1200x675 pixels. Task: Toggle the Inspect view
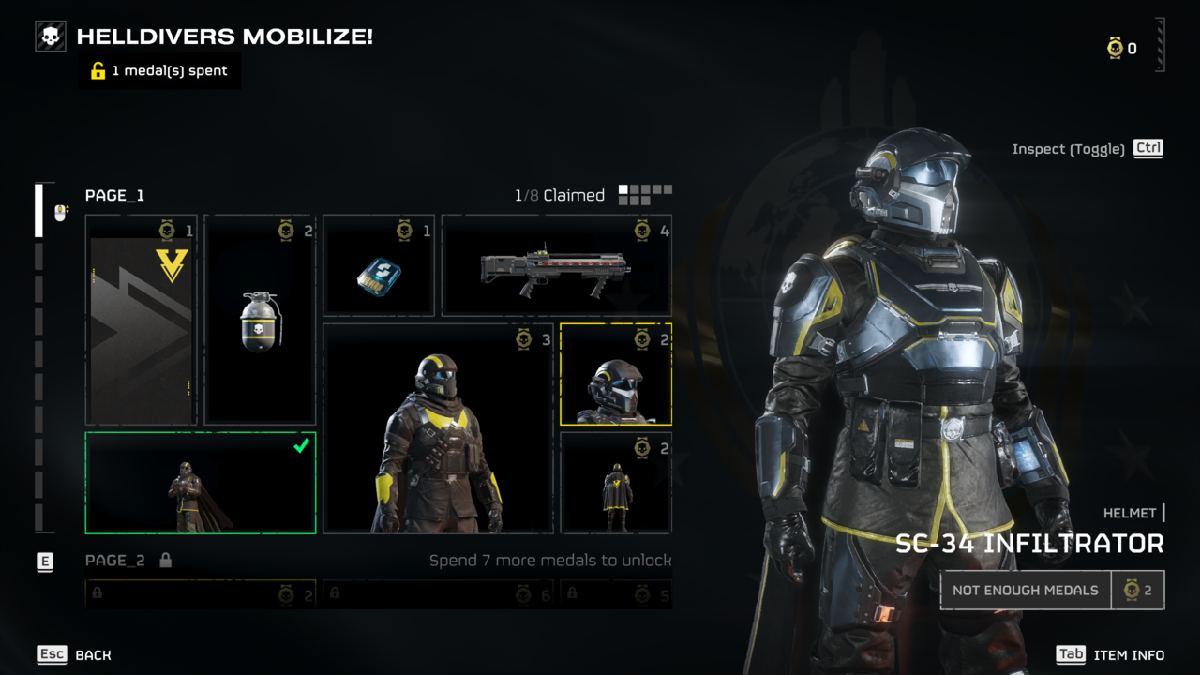click(1087, 149)
